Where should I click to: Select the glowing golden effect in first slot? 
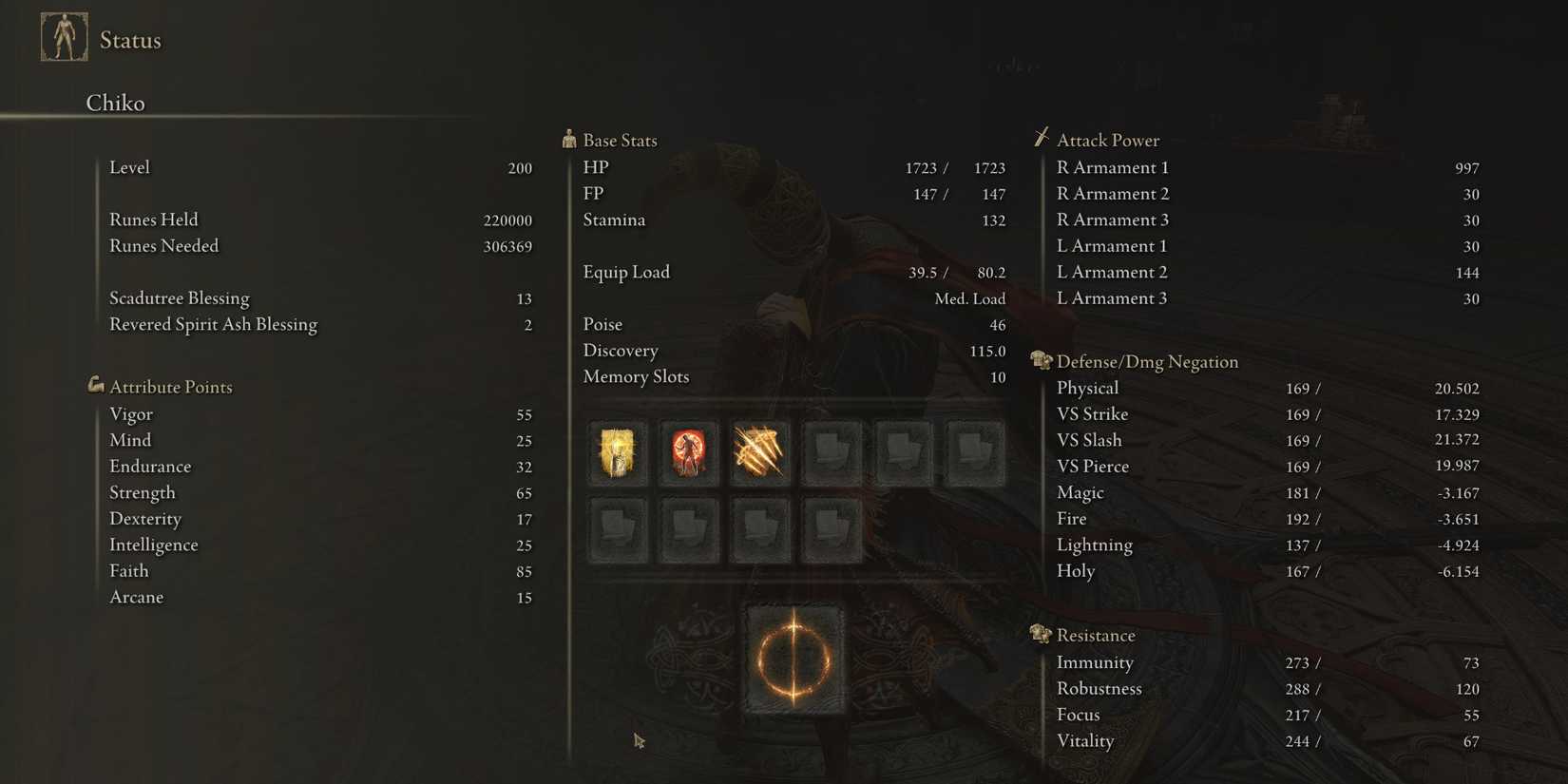[x=618, y=453]
